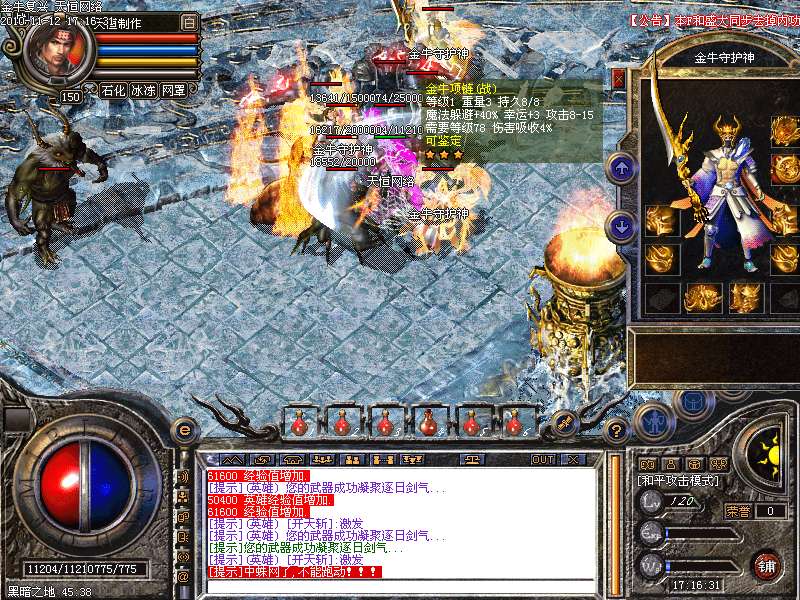This screenshot has width=800, height=600.
Task: Open help with the question mark button
Action: [617, 431]
